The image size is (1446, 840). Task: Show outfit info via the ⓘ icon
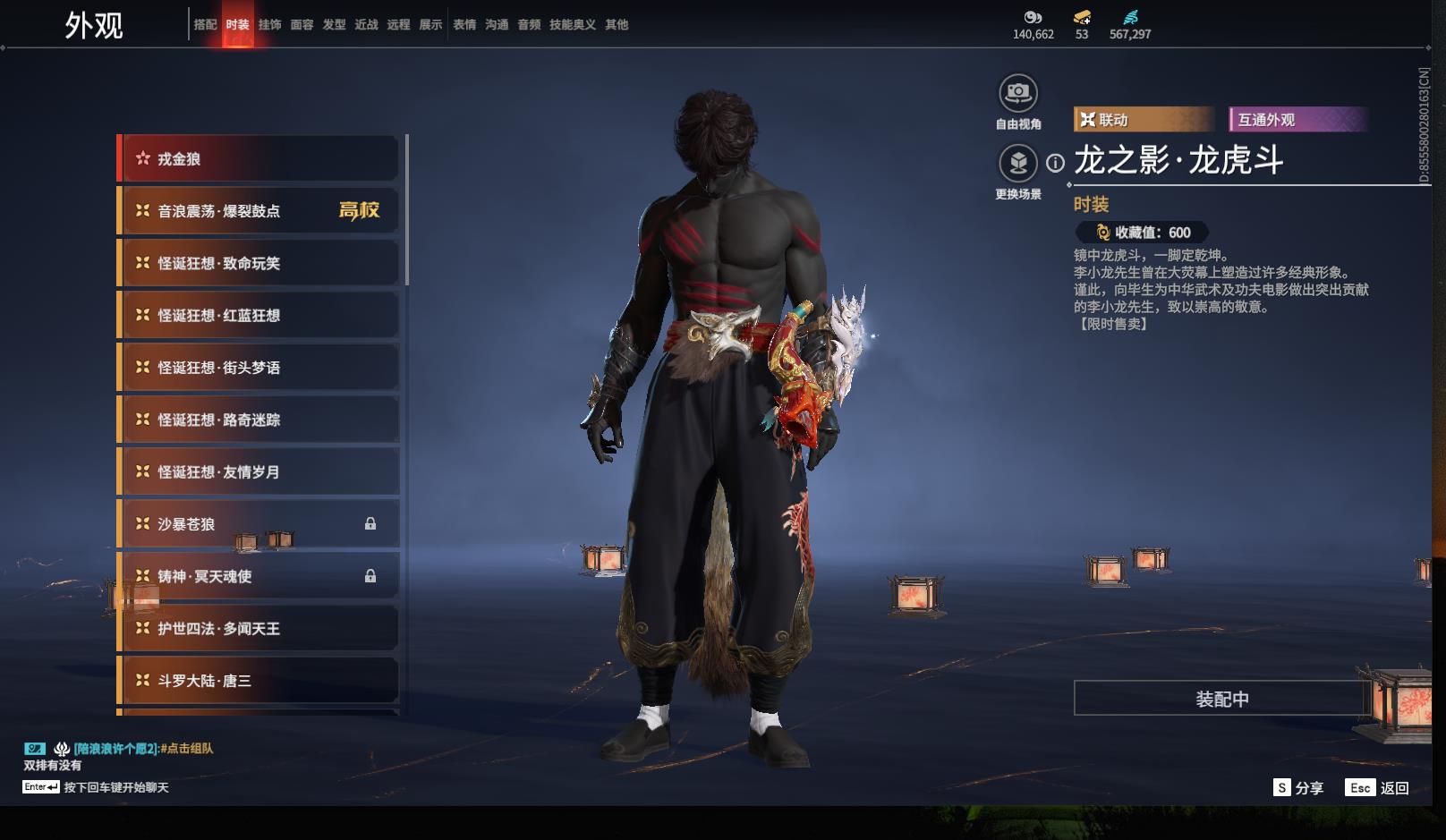pos(1056,163)
